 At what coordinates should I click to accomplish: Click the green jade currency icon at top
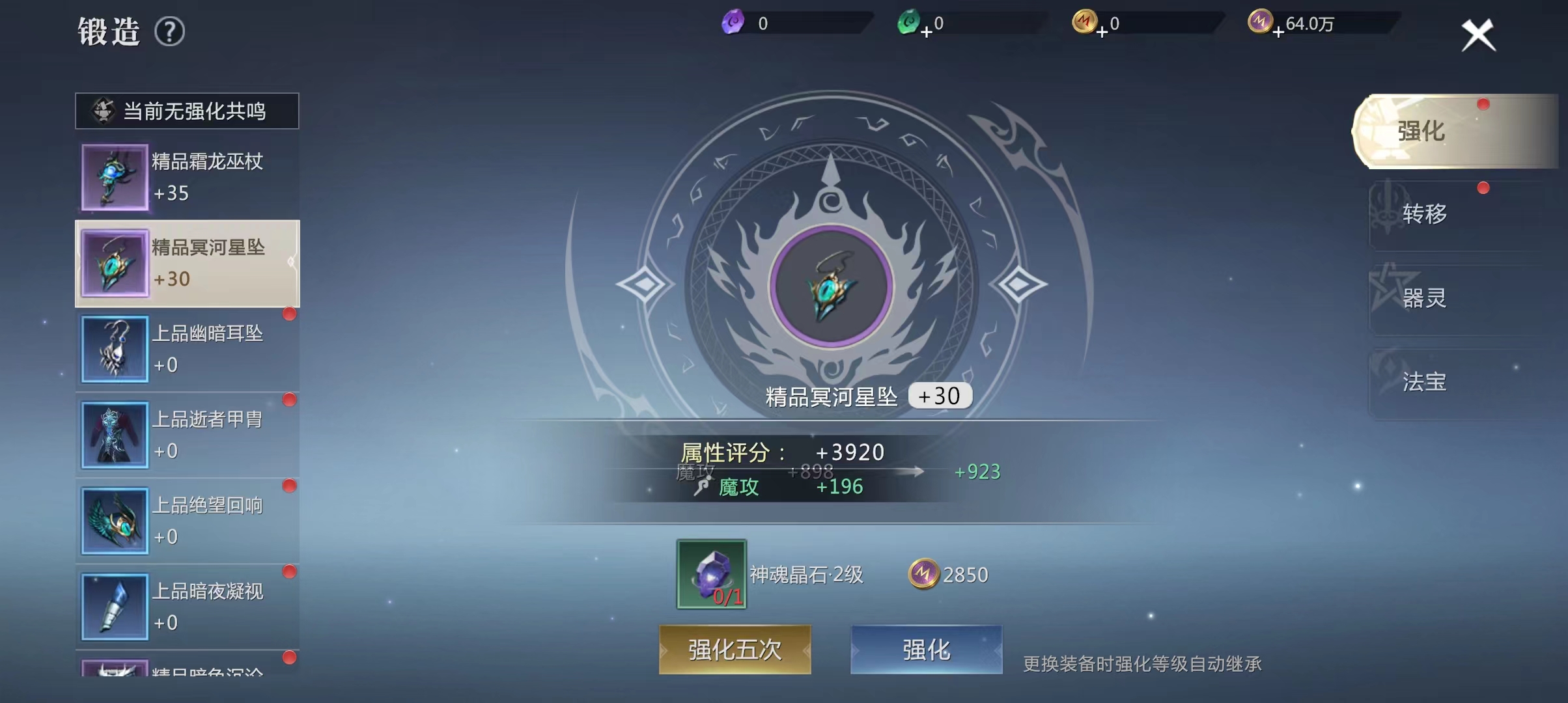click(x=909, y=21)
